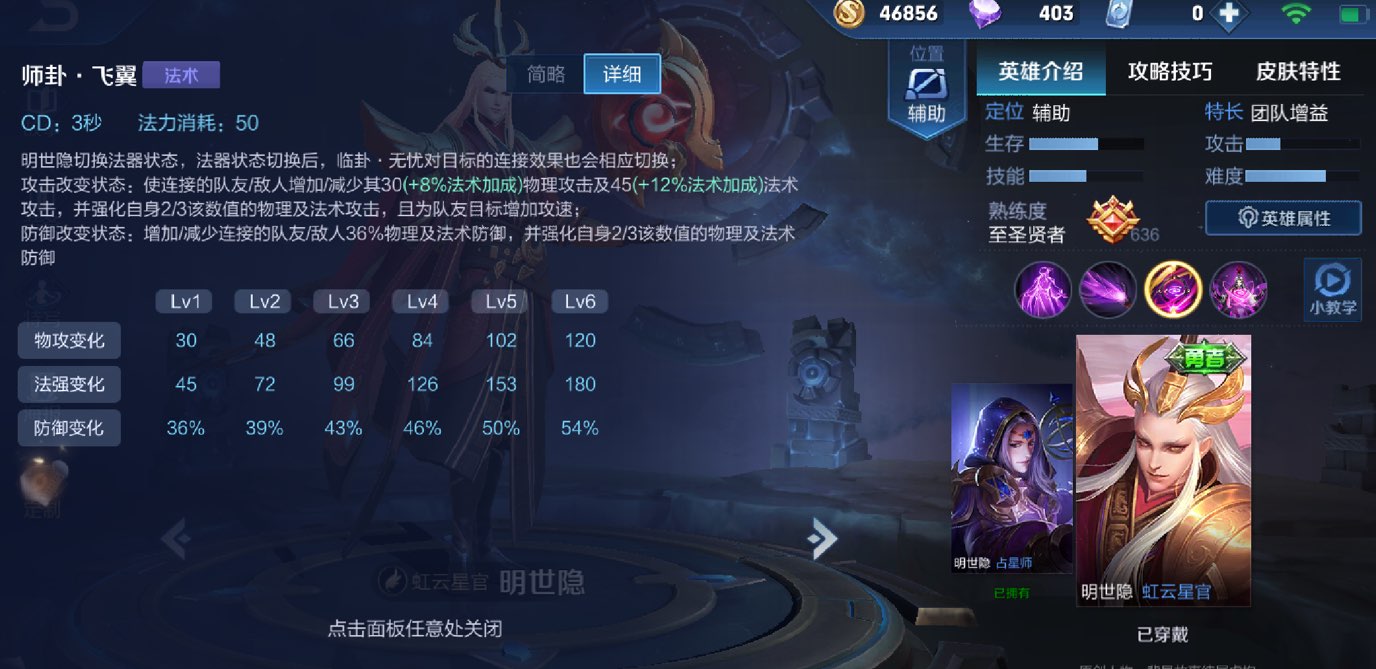Close panel via 点击面板任意处关闭 text

tap(414, 629)
